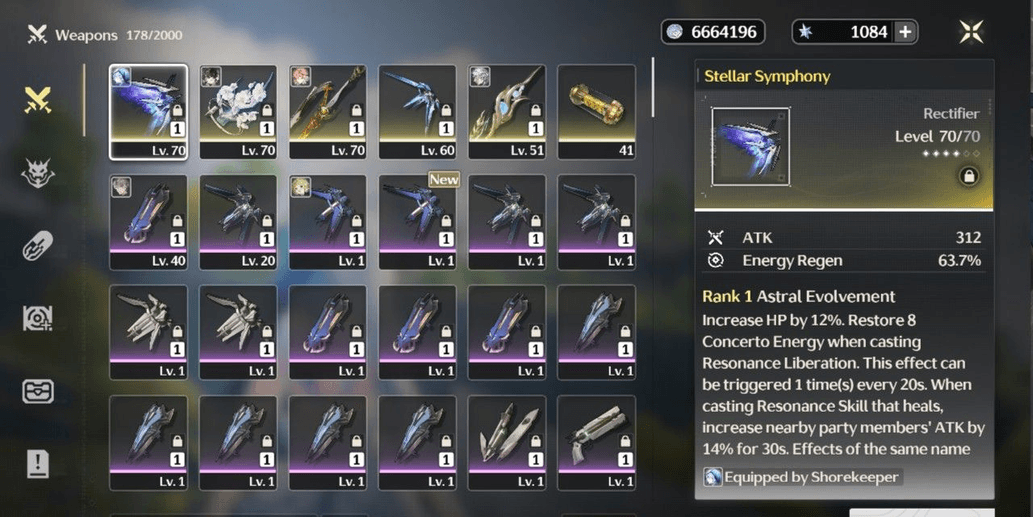Image resolution: width=1033 pixels, height=517 pixels.
Task: Choose the golden tube item with 41
Action: tap(597, 112)
